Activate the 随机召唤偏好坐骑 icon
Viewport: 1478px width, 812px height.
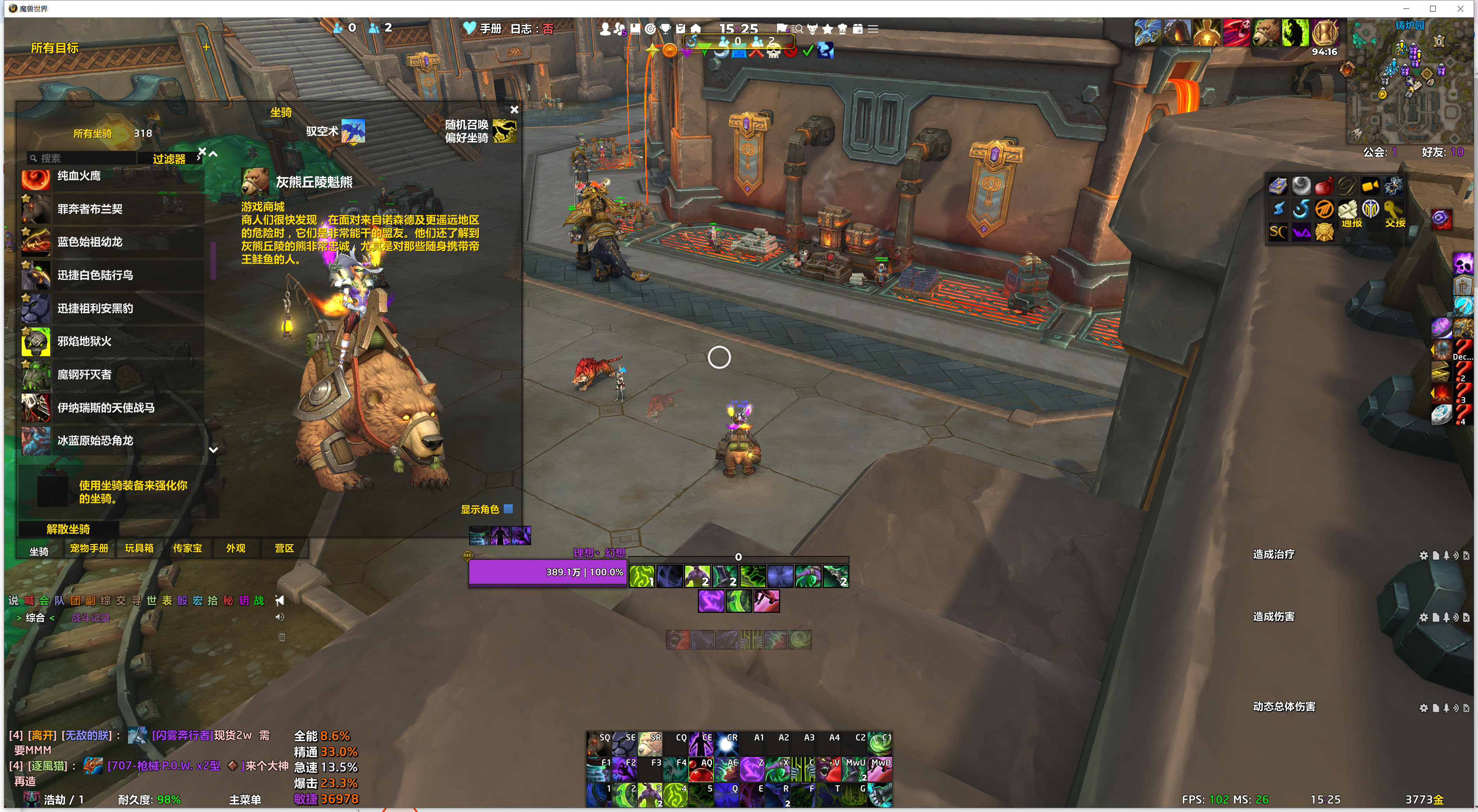point(504,131)
